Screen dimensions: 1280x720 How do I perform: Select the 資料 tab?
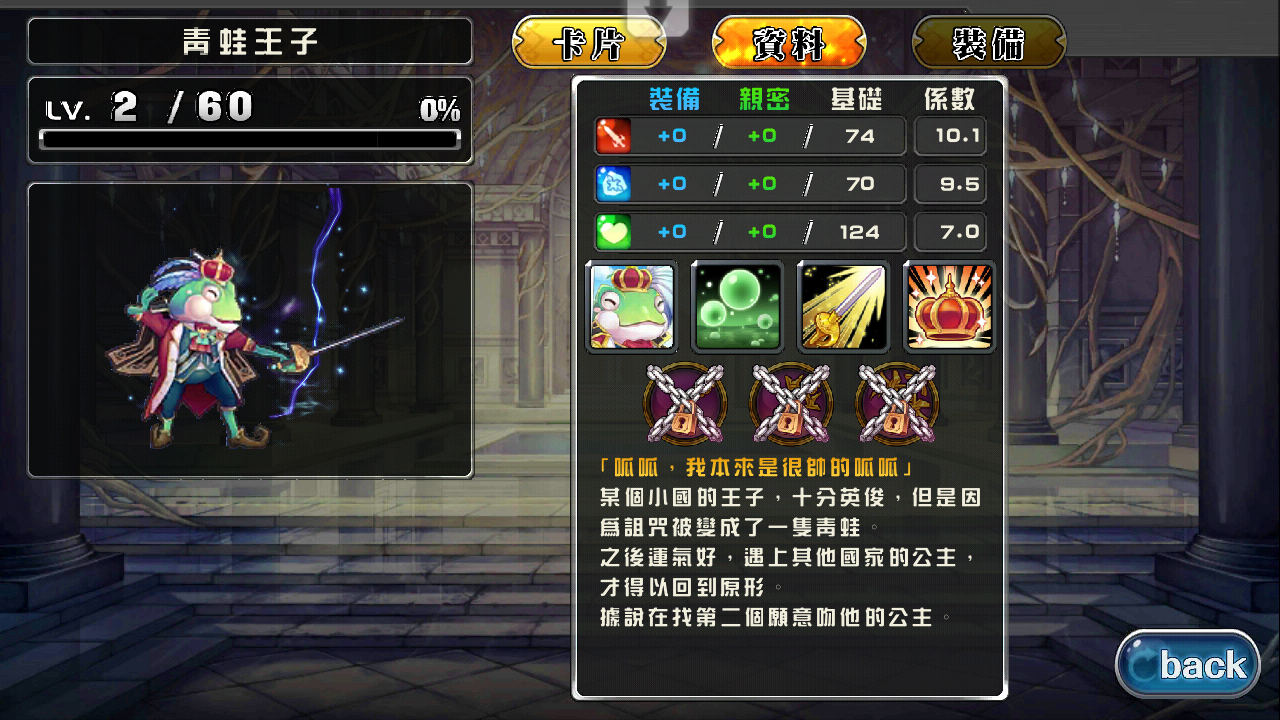point(789,44)
